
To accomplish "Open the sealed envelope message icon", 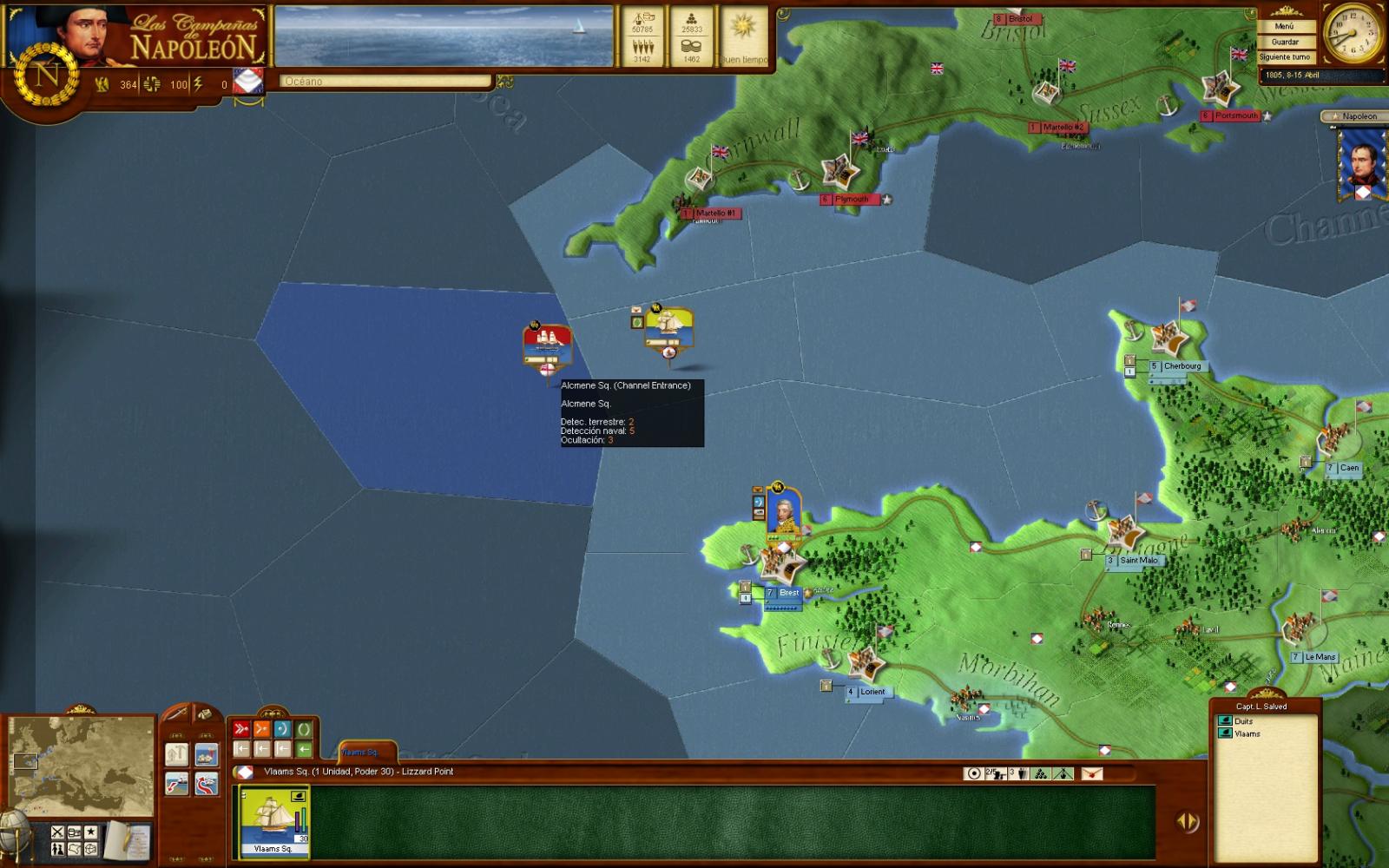I will click(1091, 773).
